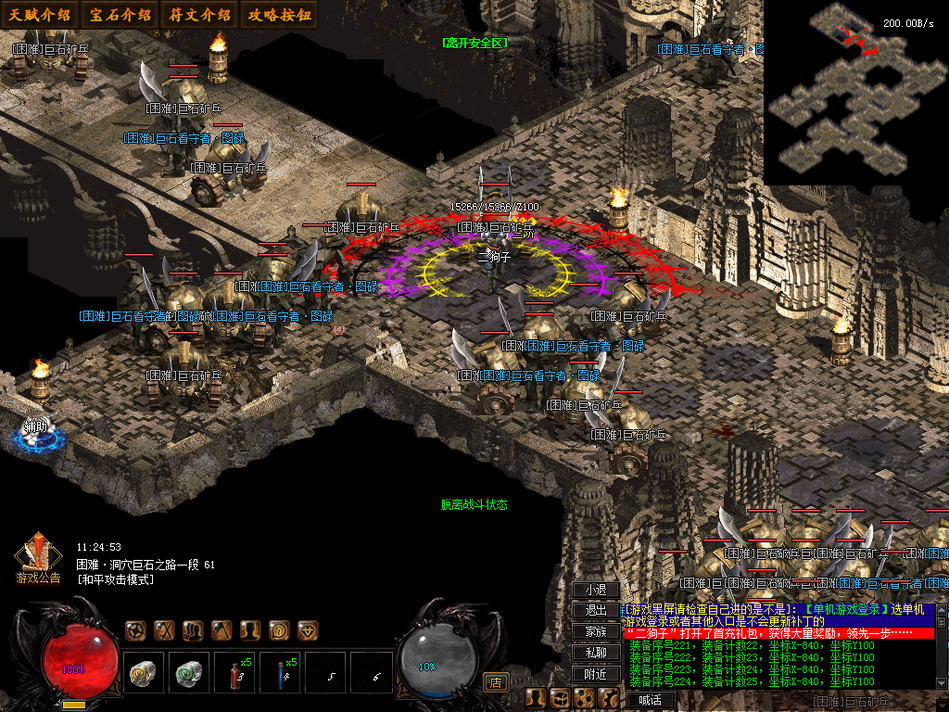The height and width of the screenshot is (712, 949).
Task: Click the 喊话 shout button
Action: coord(649,700)
